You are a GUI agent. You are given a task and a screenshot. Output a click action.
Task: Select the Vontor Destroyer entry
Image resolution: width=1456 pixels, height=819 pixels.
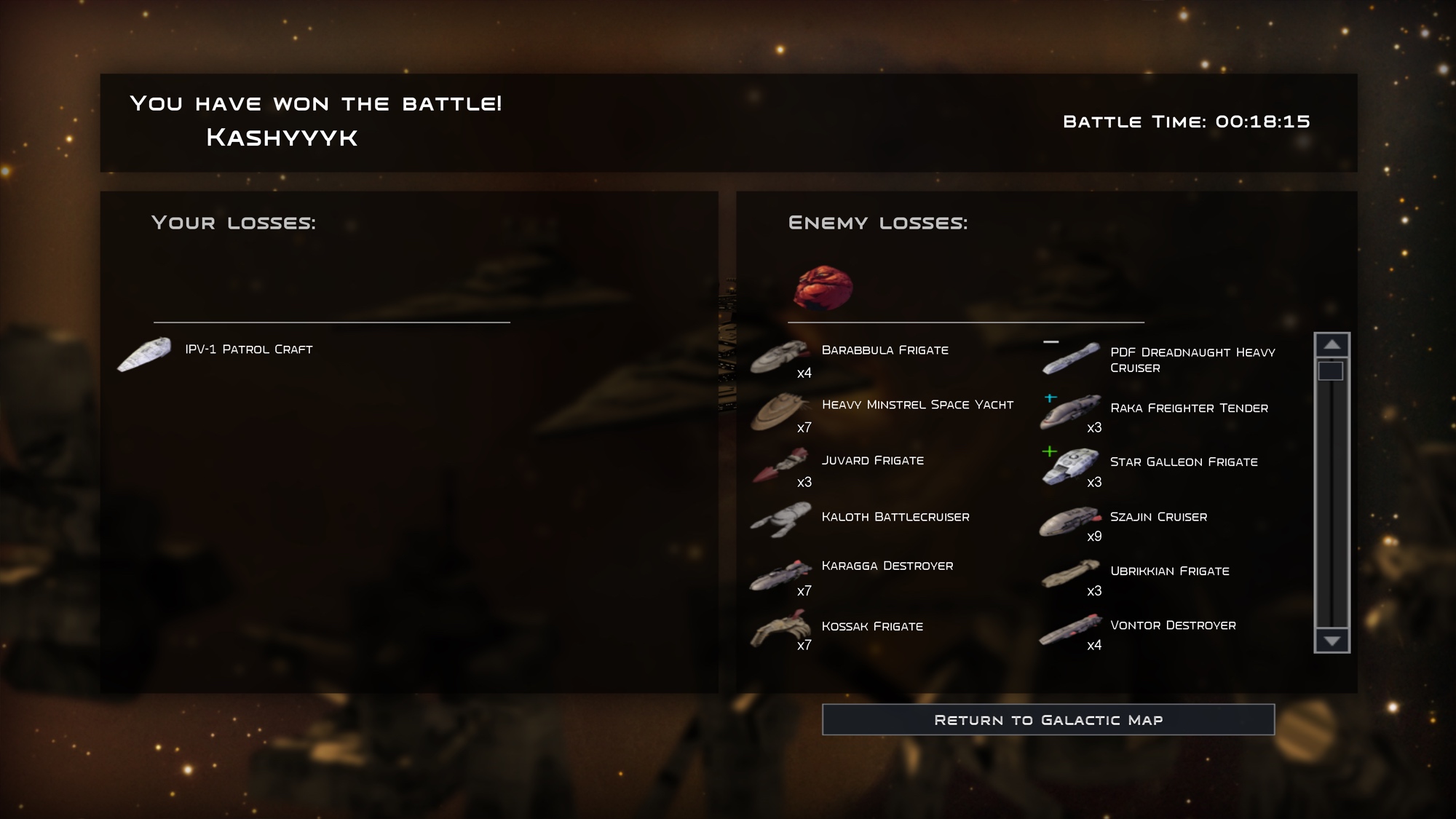click(x=1172, y=625)
